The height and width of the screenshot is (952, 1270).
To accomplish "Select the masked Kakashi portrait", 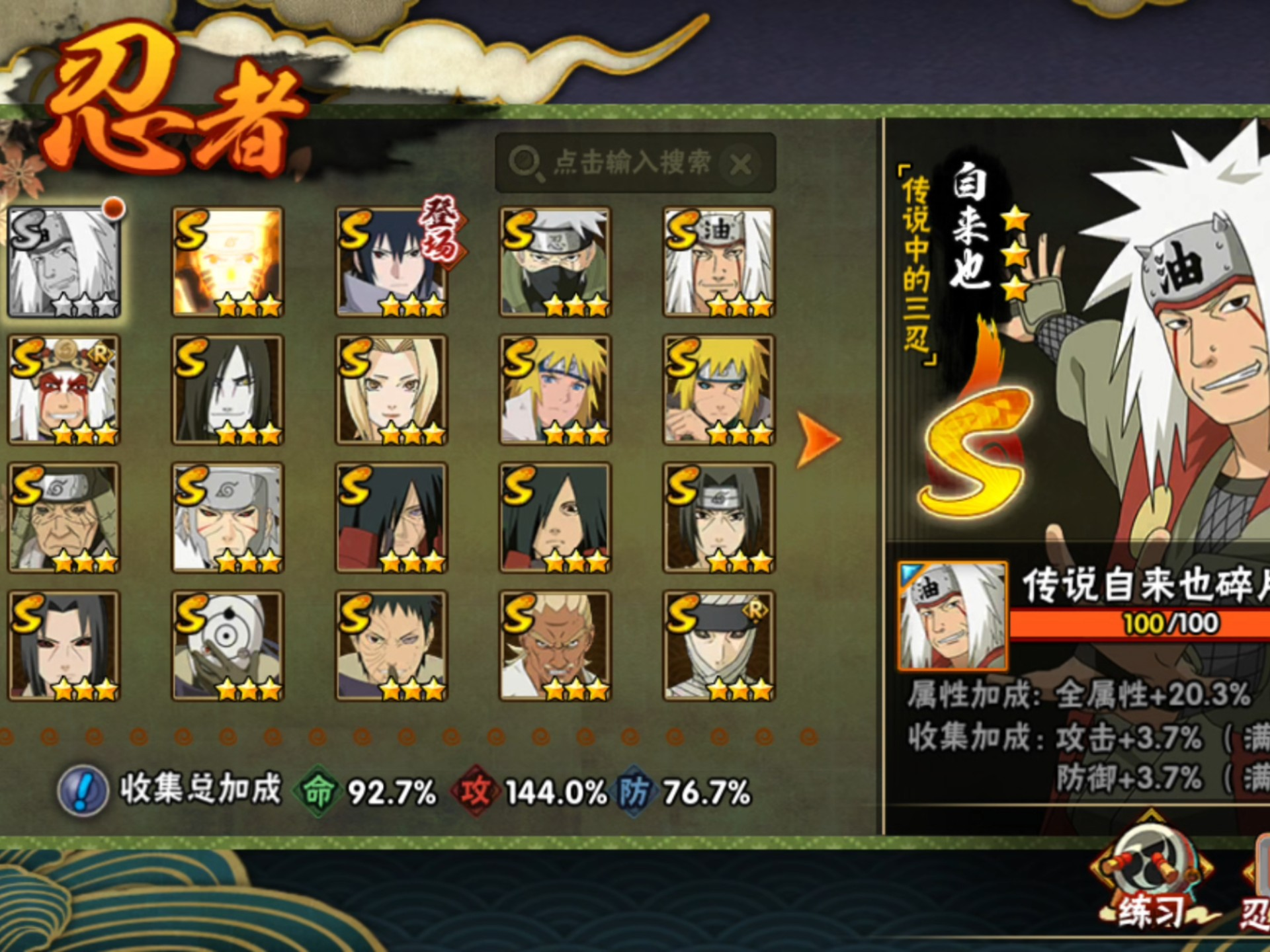I will [x=555, y=262].
